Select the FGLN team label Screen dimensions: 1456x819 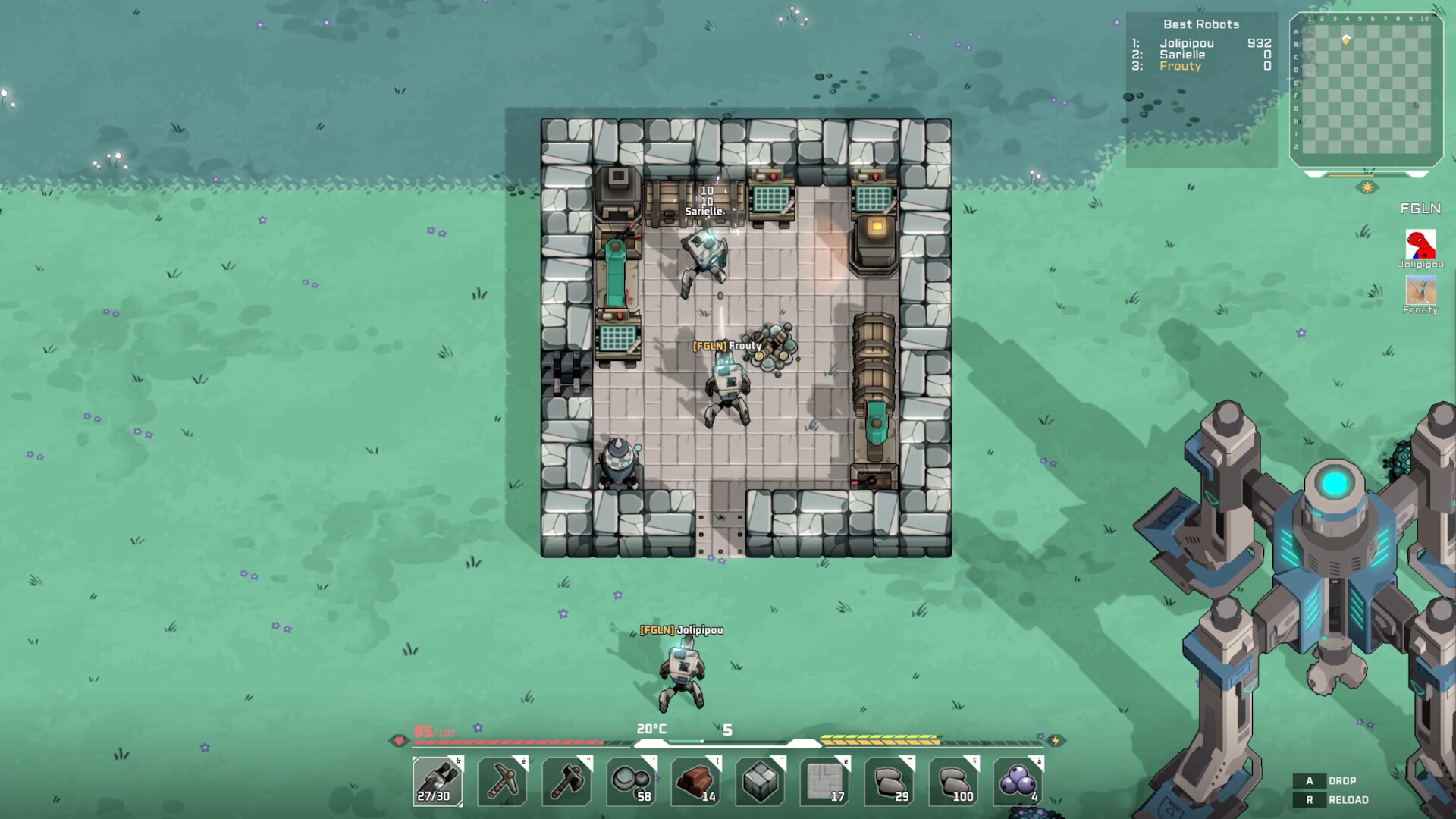point(1421,207)
